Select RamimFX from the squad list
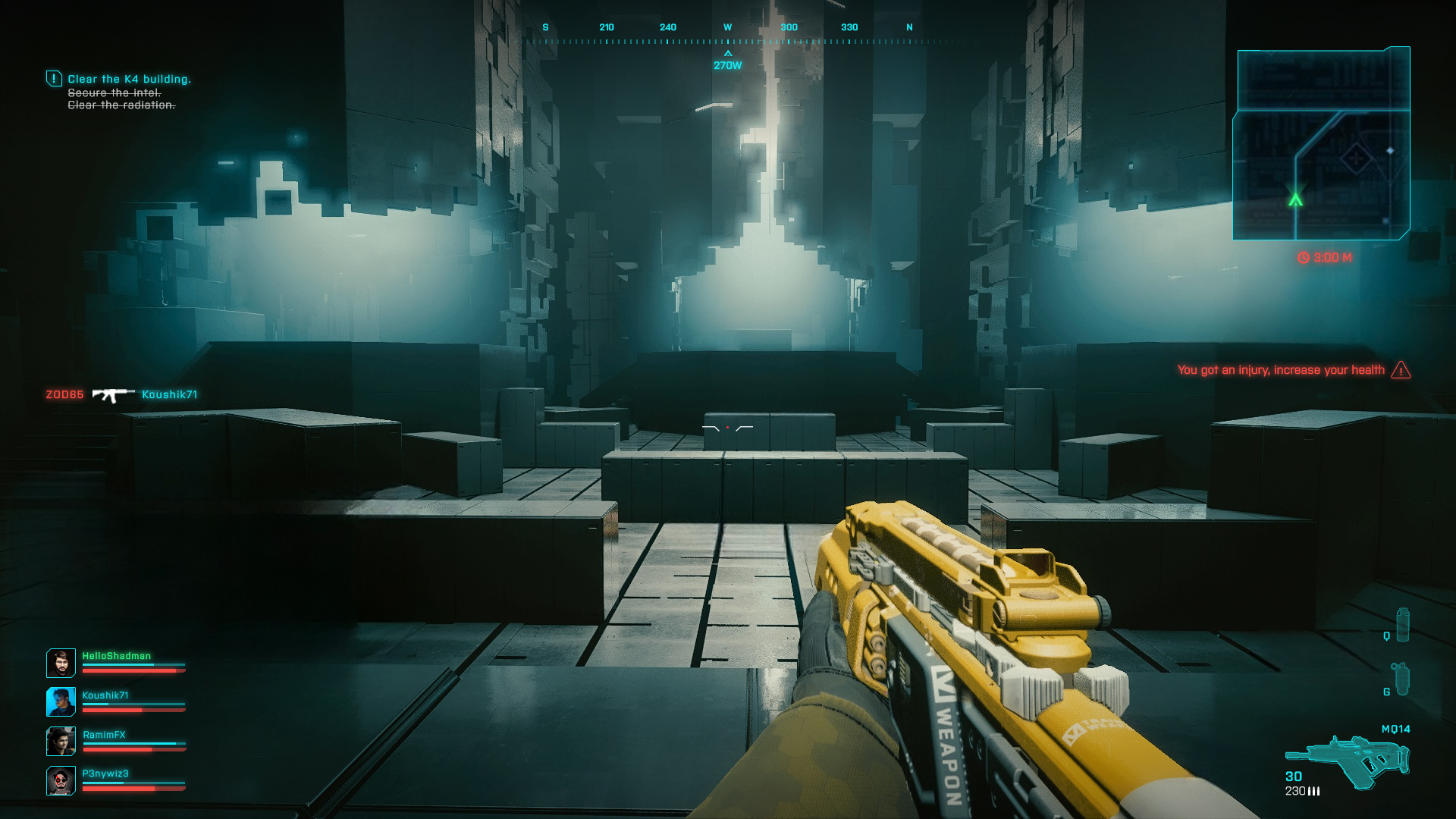1456x819 pixels. coord(105,733)
